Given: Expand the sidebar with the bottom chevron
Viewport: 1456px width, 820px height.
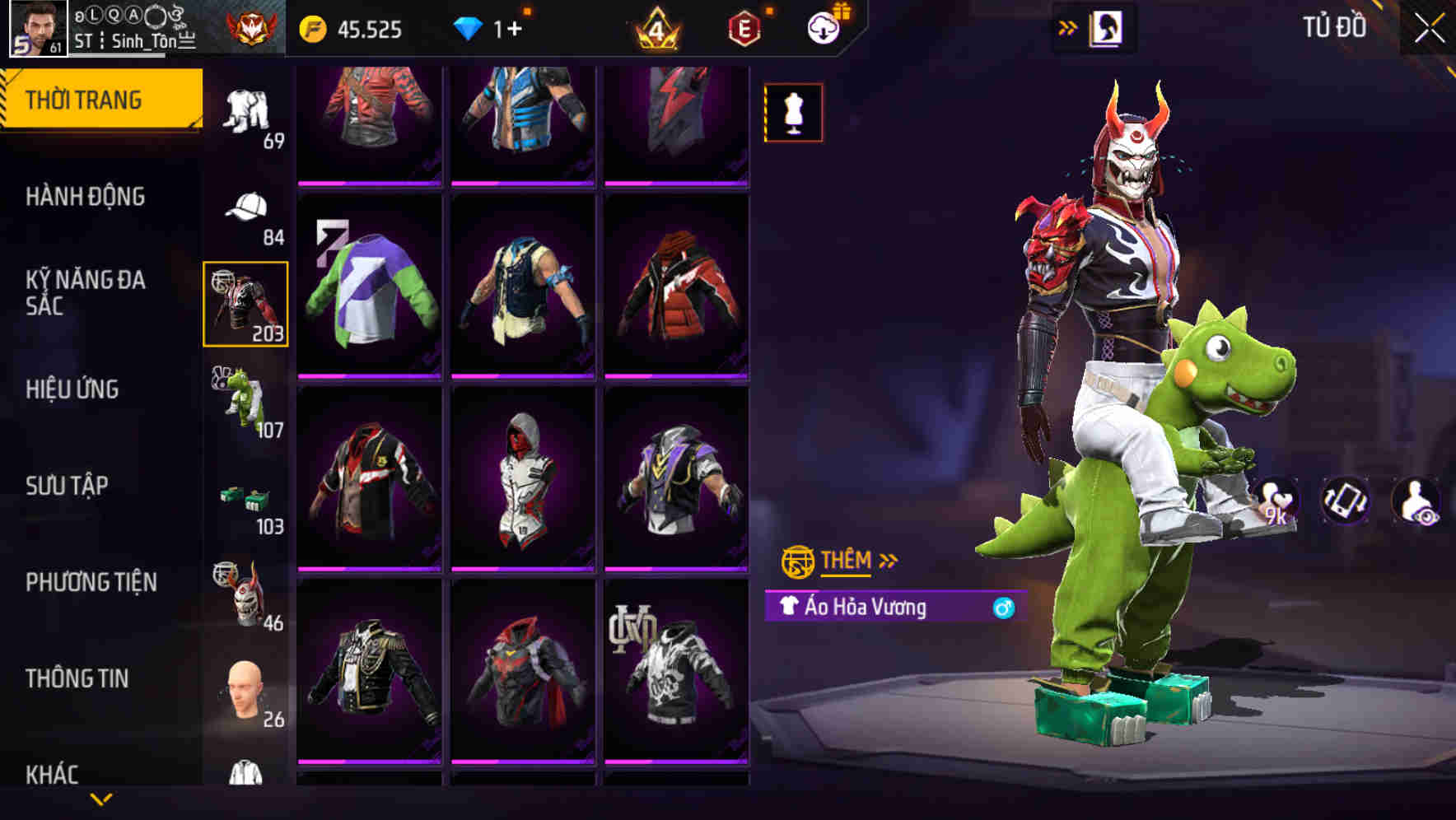Looking at the screenshot, I should point(102,797).
